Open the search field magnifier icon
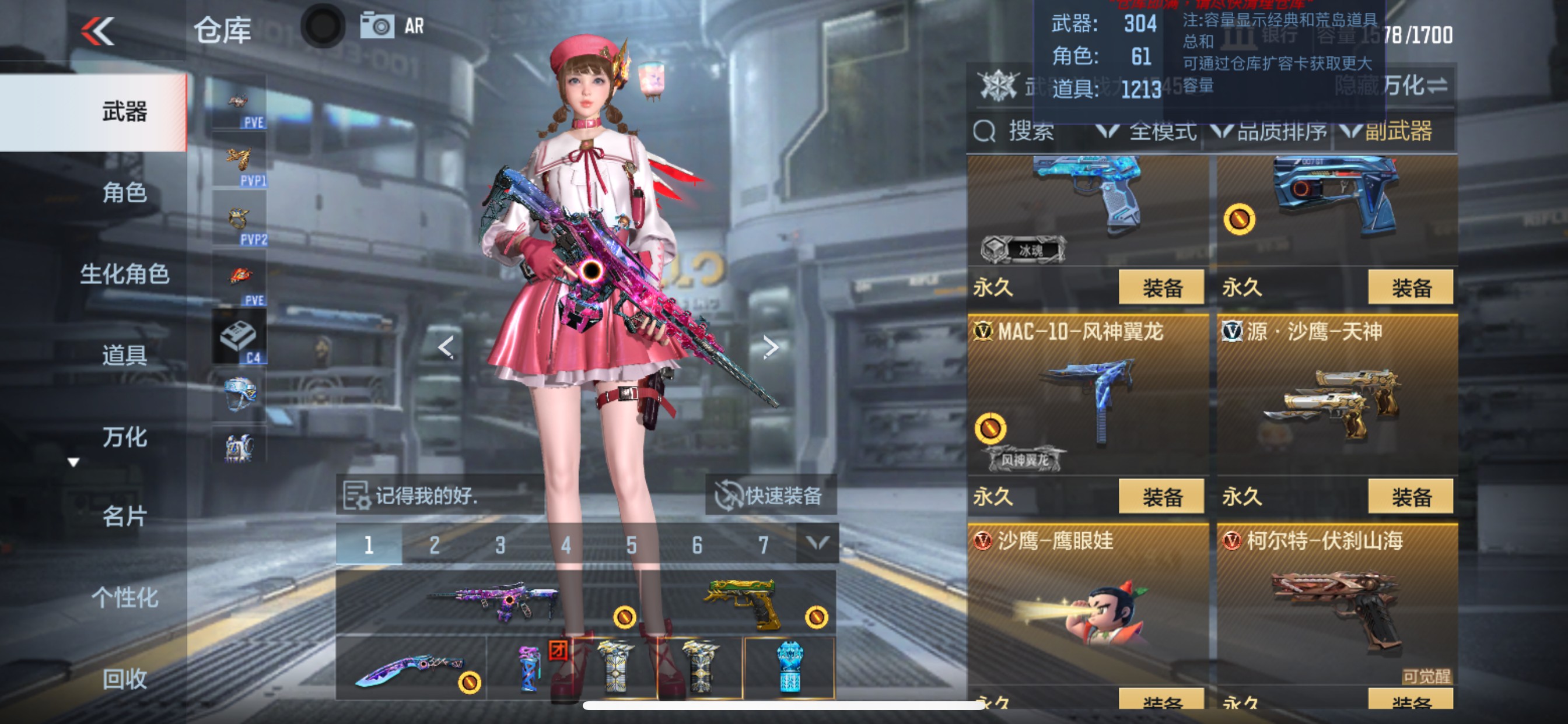The width and height of the screenshot is (1568, 724). (984, 132)
